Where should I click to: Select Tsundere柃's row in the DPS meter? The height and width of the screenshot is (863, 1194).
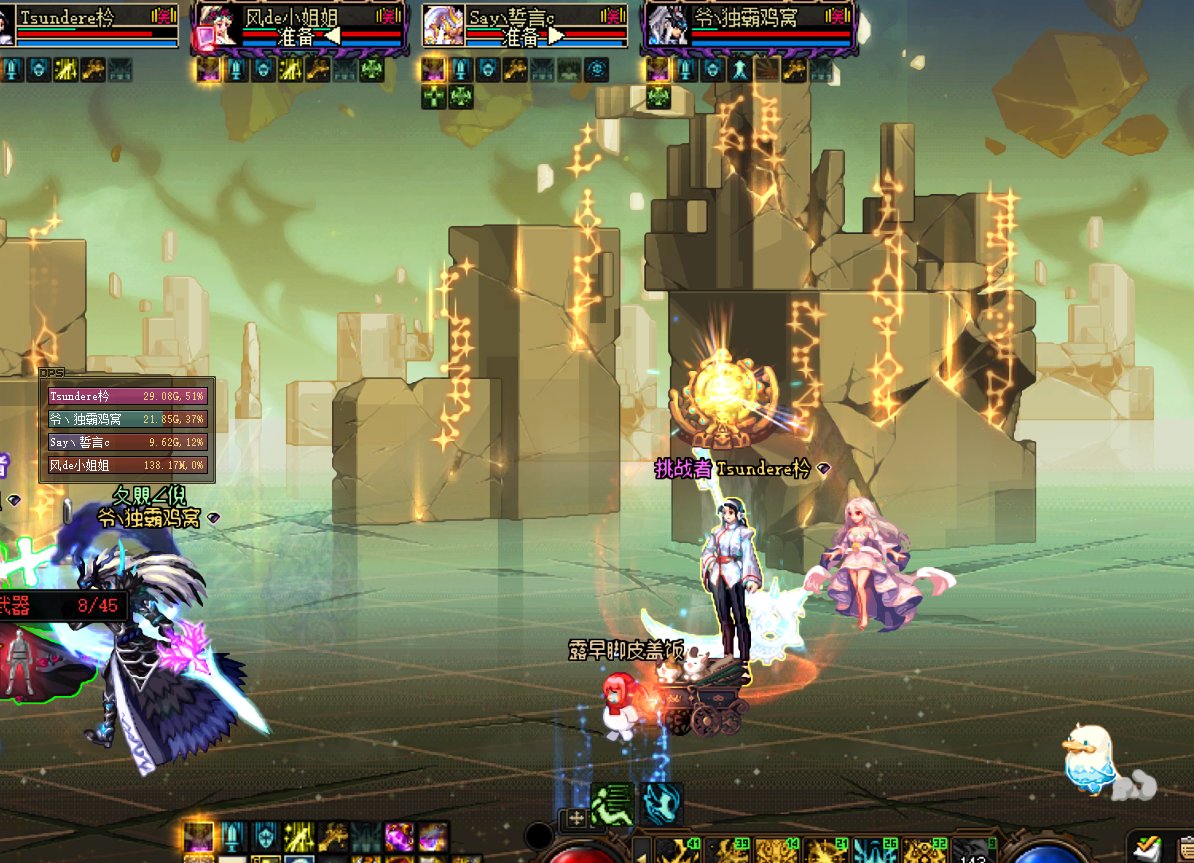128,396
